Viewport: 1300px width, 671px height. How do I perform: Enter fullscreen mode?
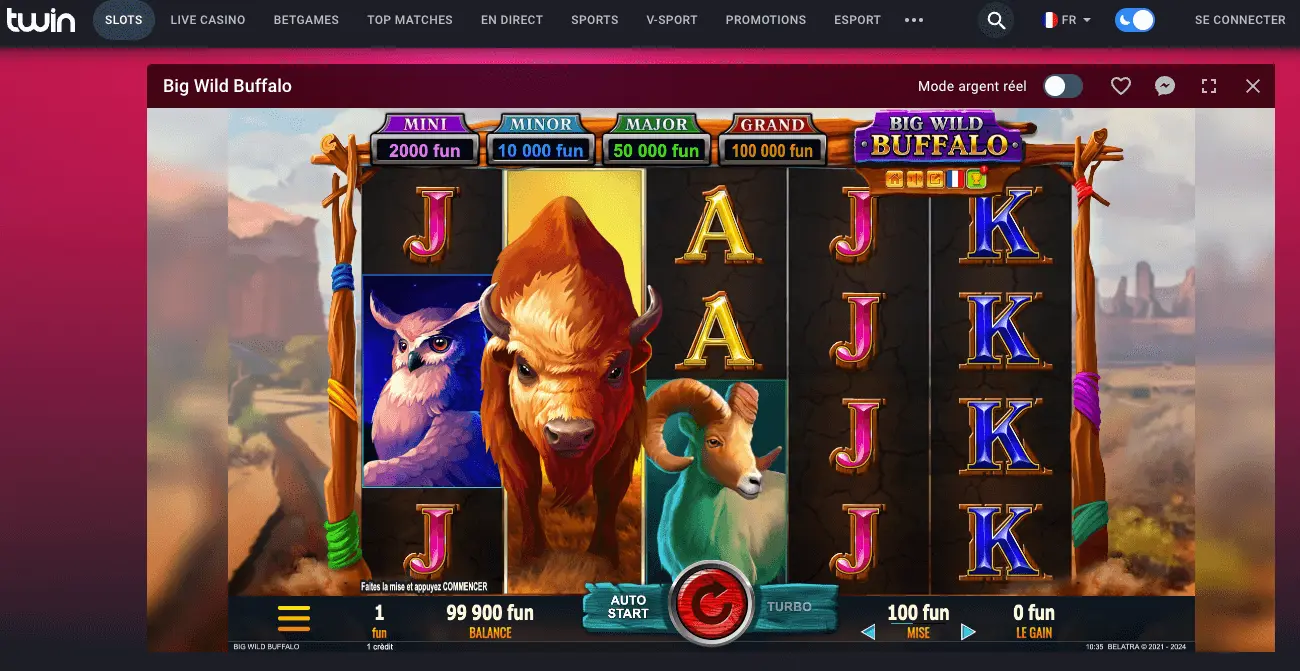pos(1209,86)
